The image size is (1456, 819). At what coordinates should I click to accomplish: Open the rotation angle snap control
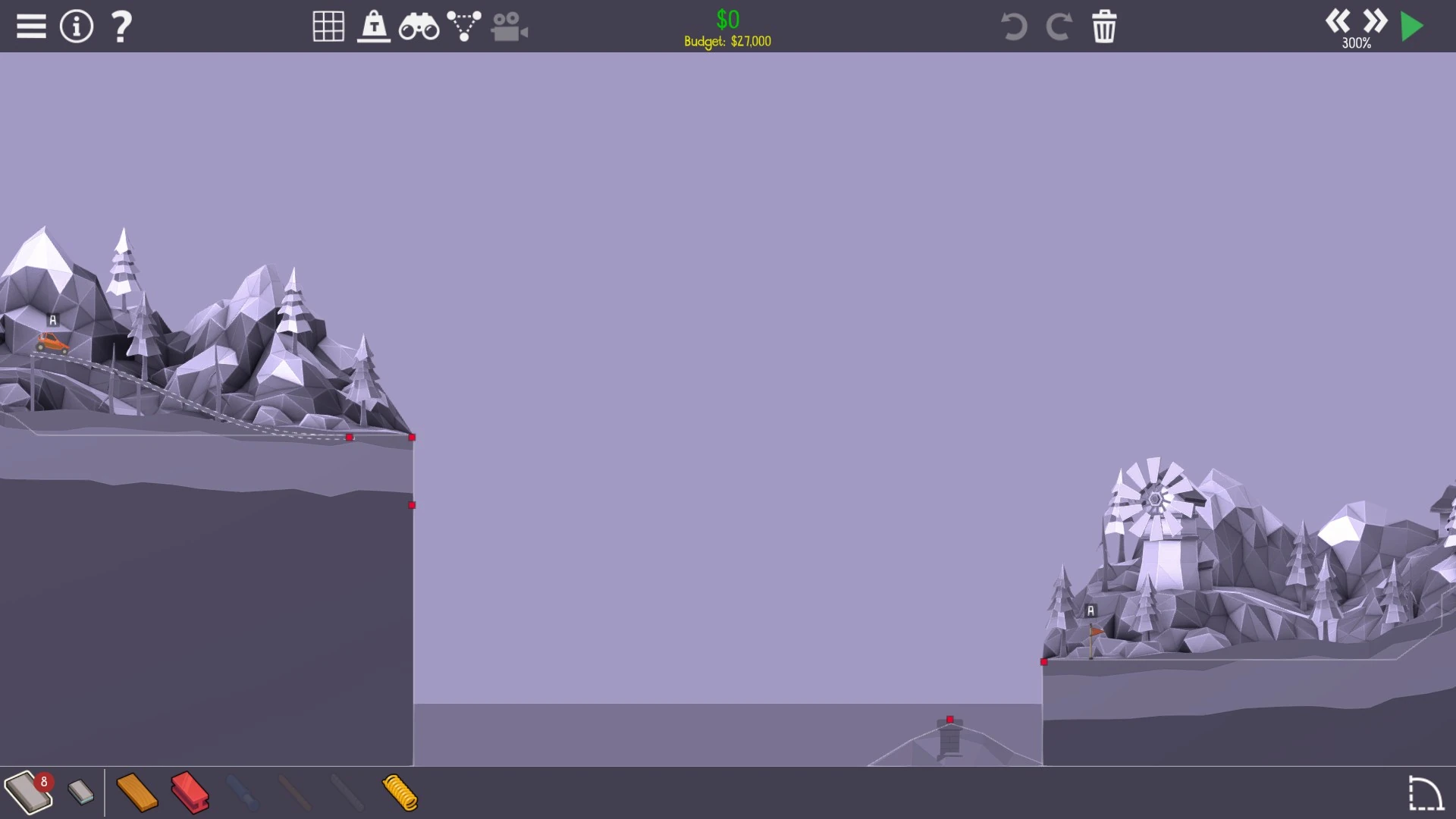(x=1425, y=793)
